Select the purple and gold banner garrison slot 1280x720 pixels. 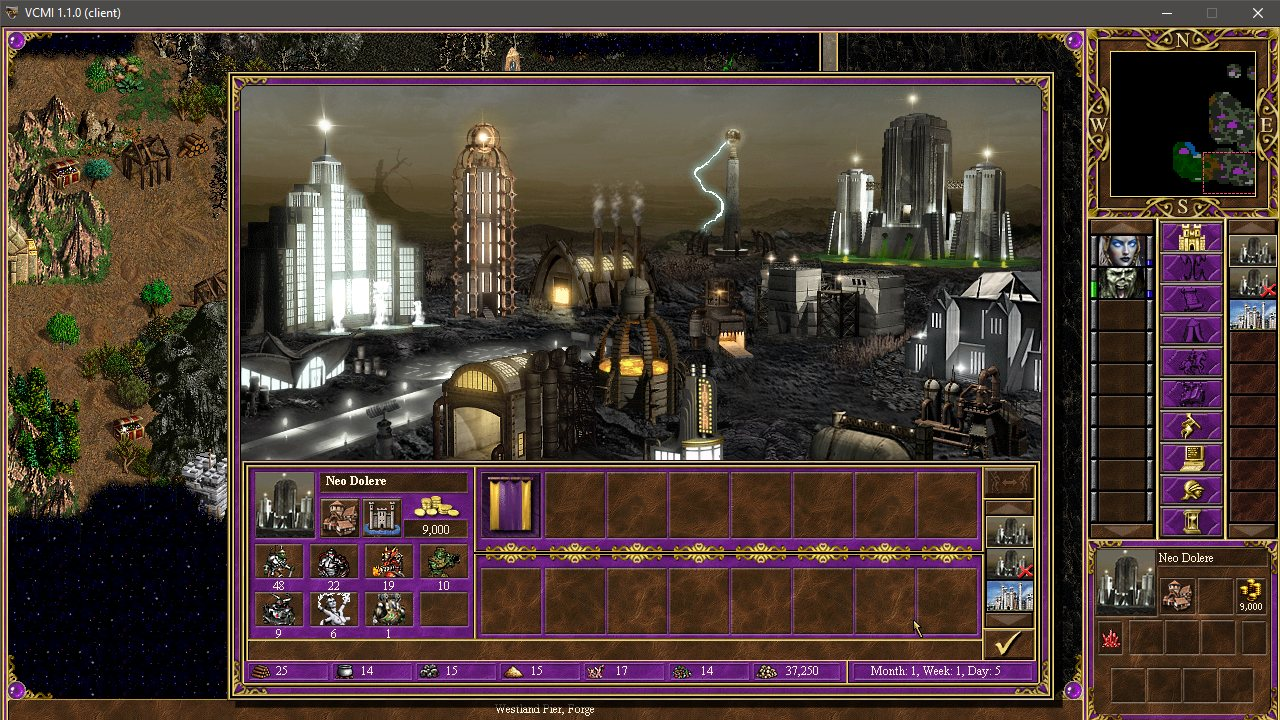pyautogui.click(x=511, y=504)
